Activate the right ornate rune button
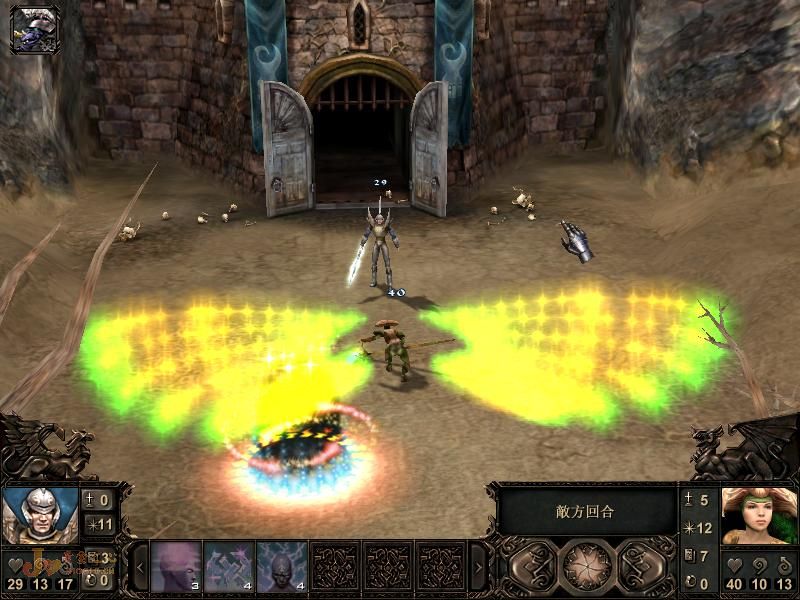 tap(640, 566)
